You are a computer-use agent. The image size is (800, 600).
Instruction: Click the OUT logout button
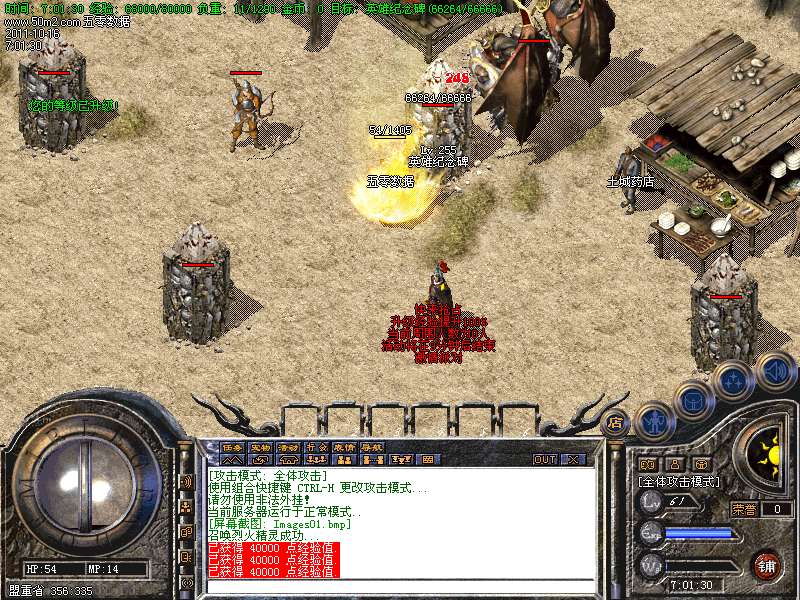click(x=545, y=459)
